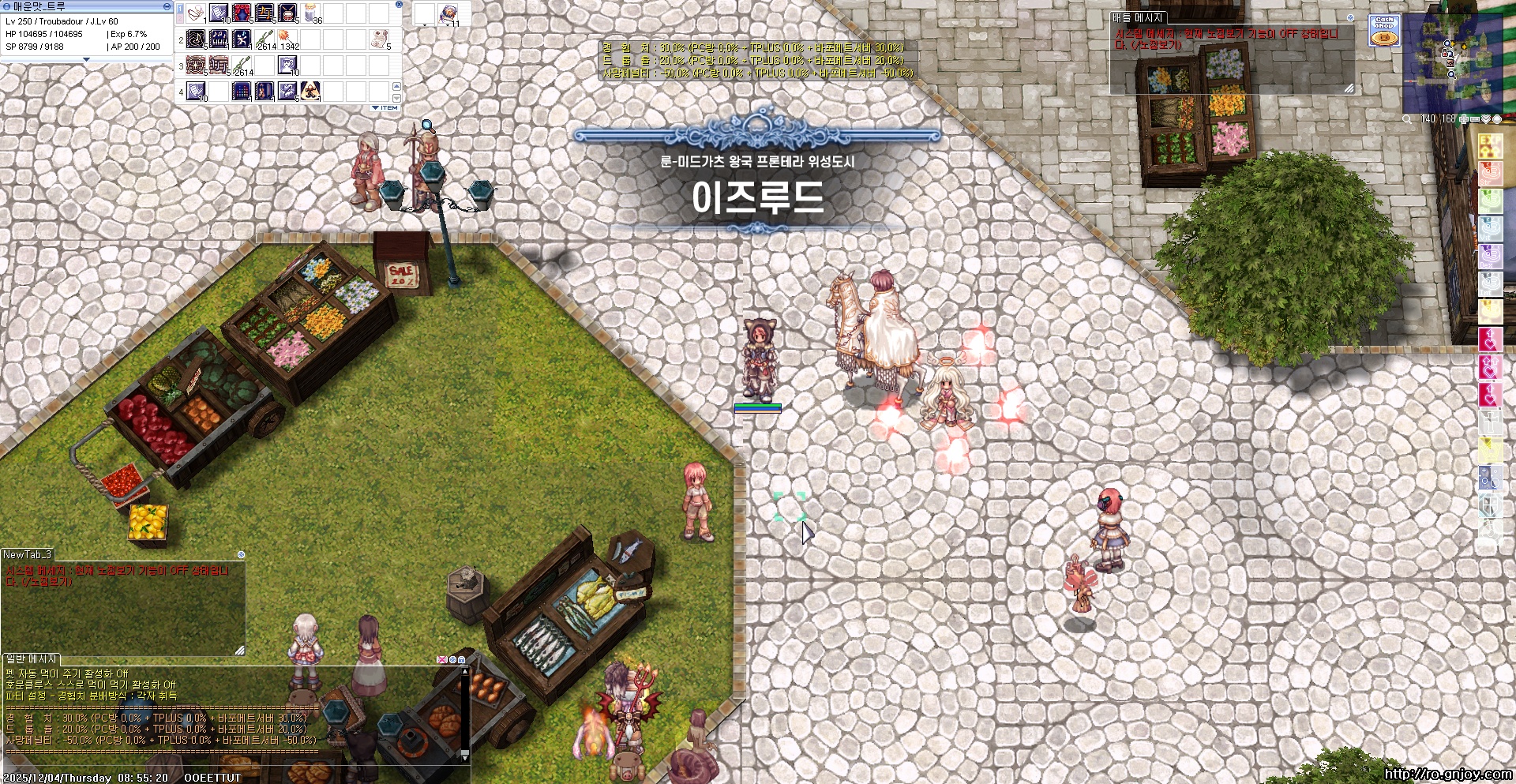This screenshot has height=784, width=1516.
Task: Switch the shortcut bar to page 2
Action: point(181,18)
